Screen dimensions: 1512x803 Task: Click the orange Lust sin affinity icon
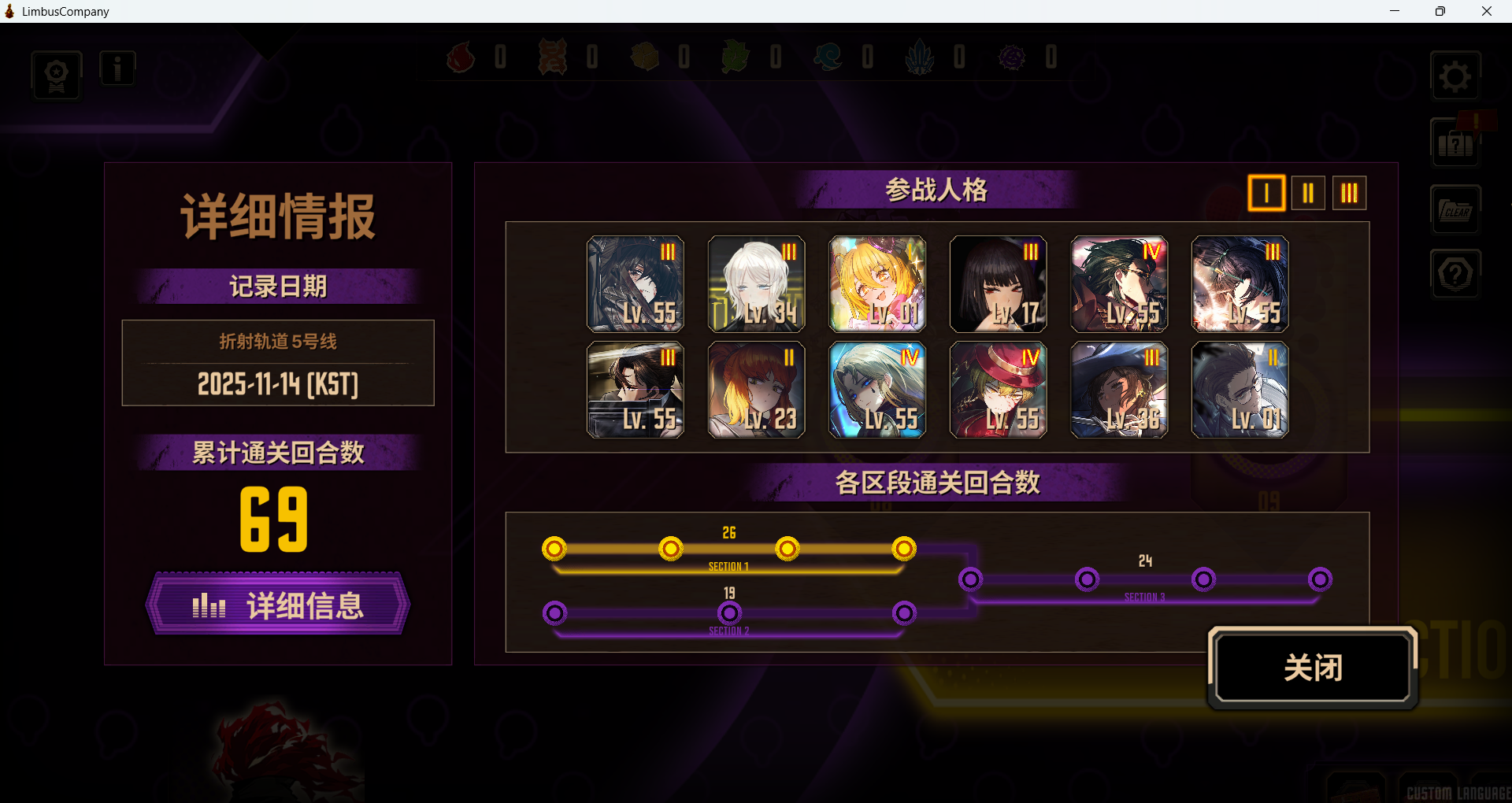coord(553,56)
